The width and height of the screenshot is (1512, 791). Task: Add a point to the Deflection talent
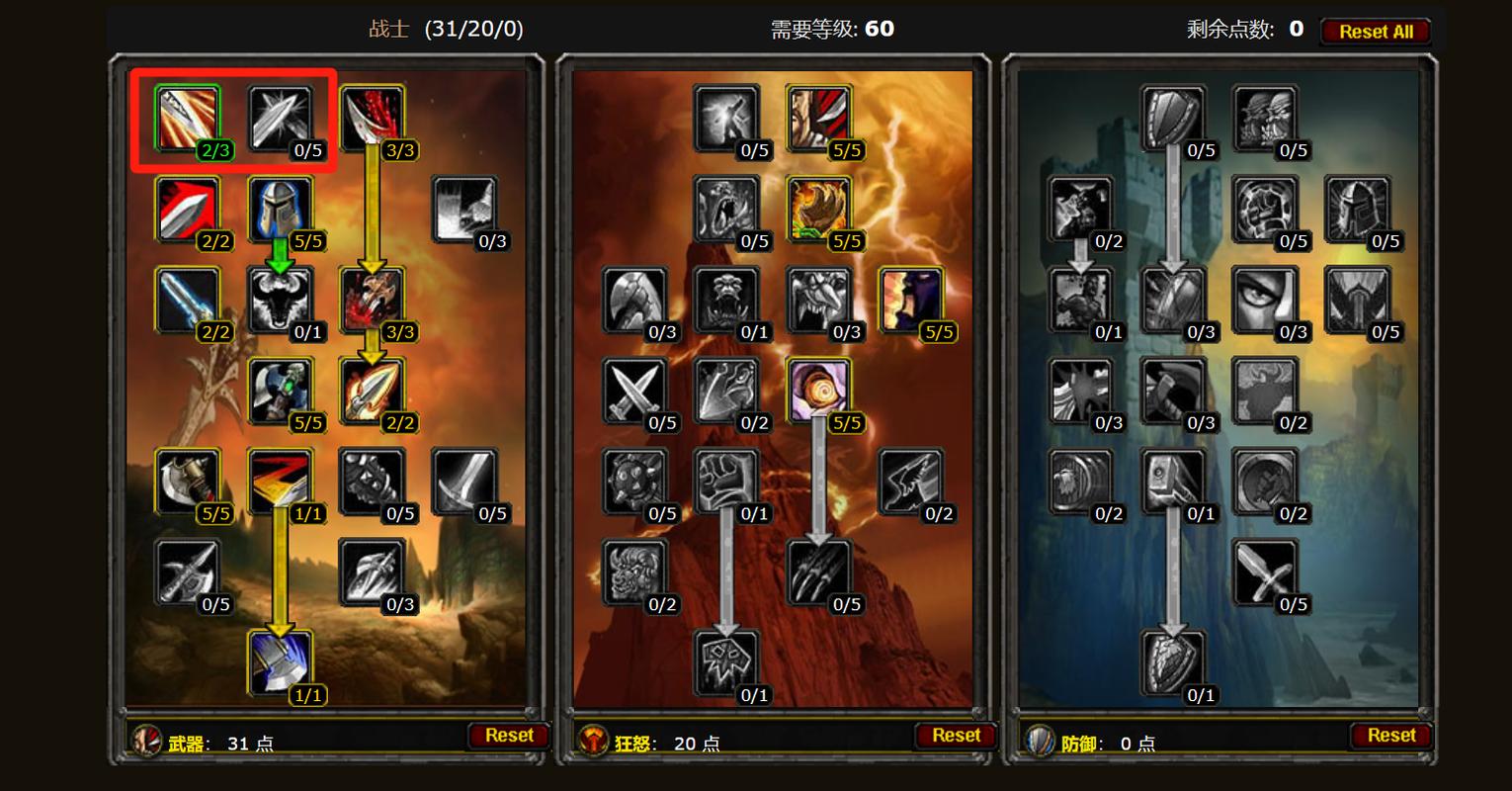click(282, 119)
